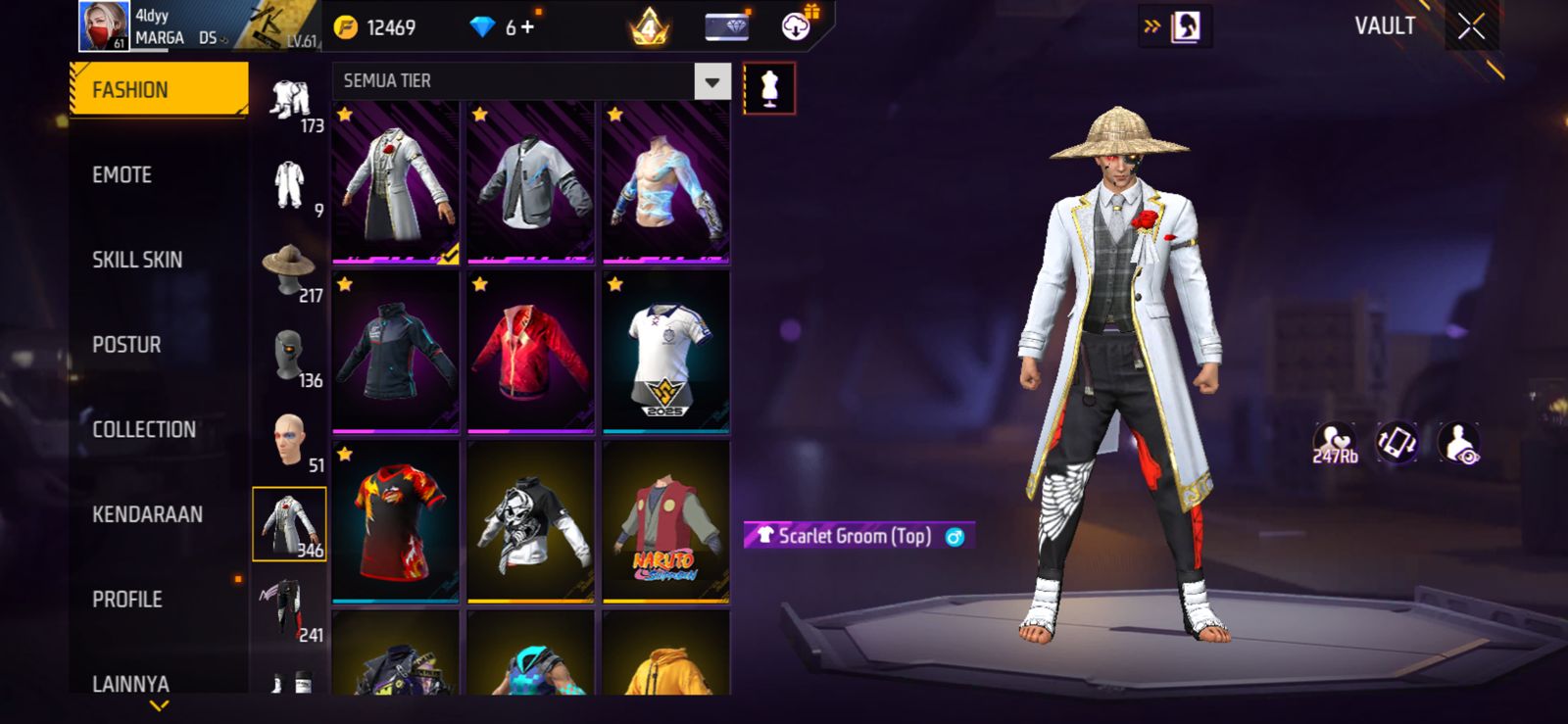Viewport: 1568px width, 724px height.
Task: Switch to the Profile tab
Action: [127, 599]
